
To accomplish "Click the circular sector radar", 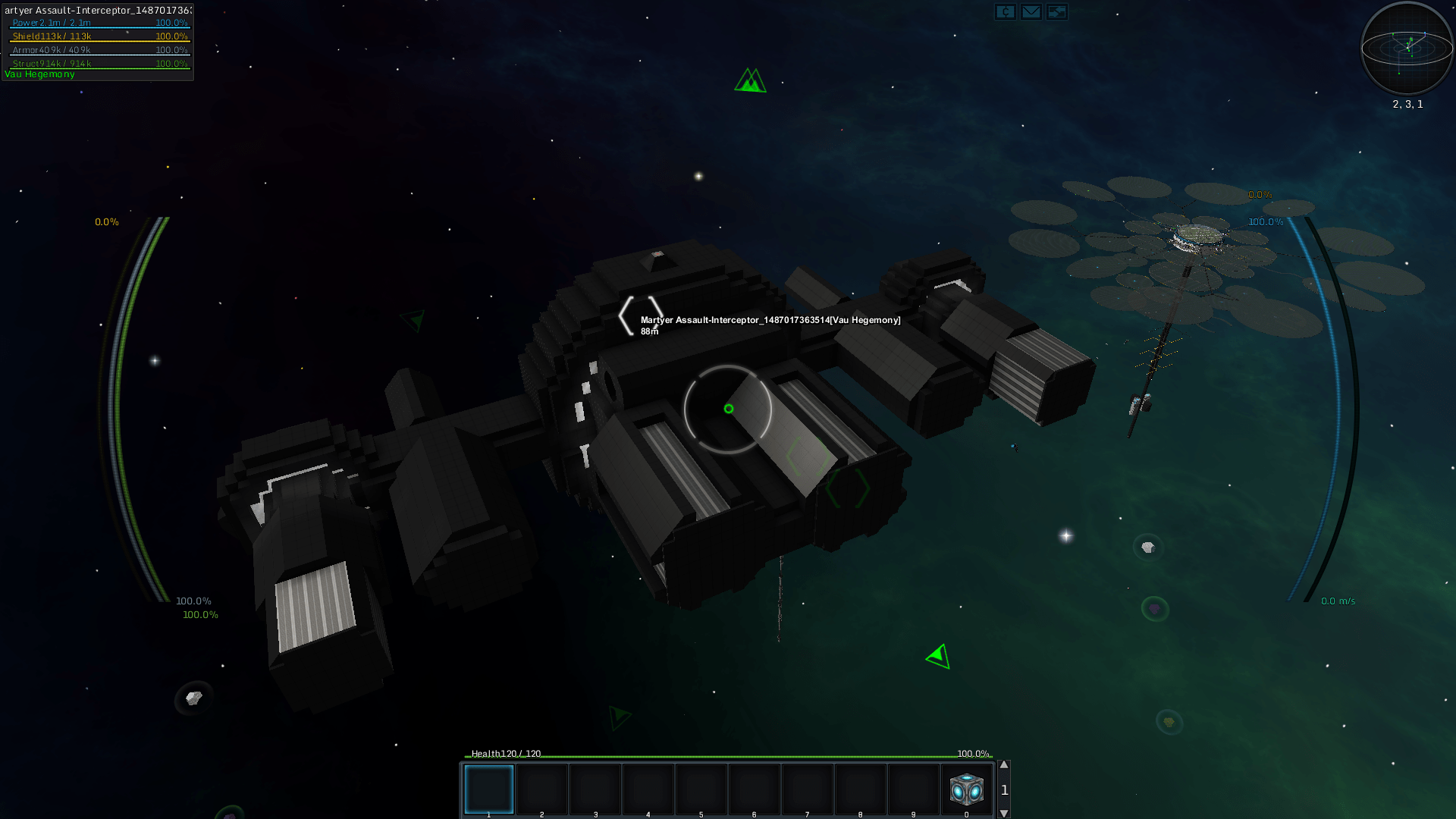I will pyautogui.click(x=1407, y=49).
